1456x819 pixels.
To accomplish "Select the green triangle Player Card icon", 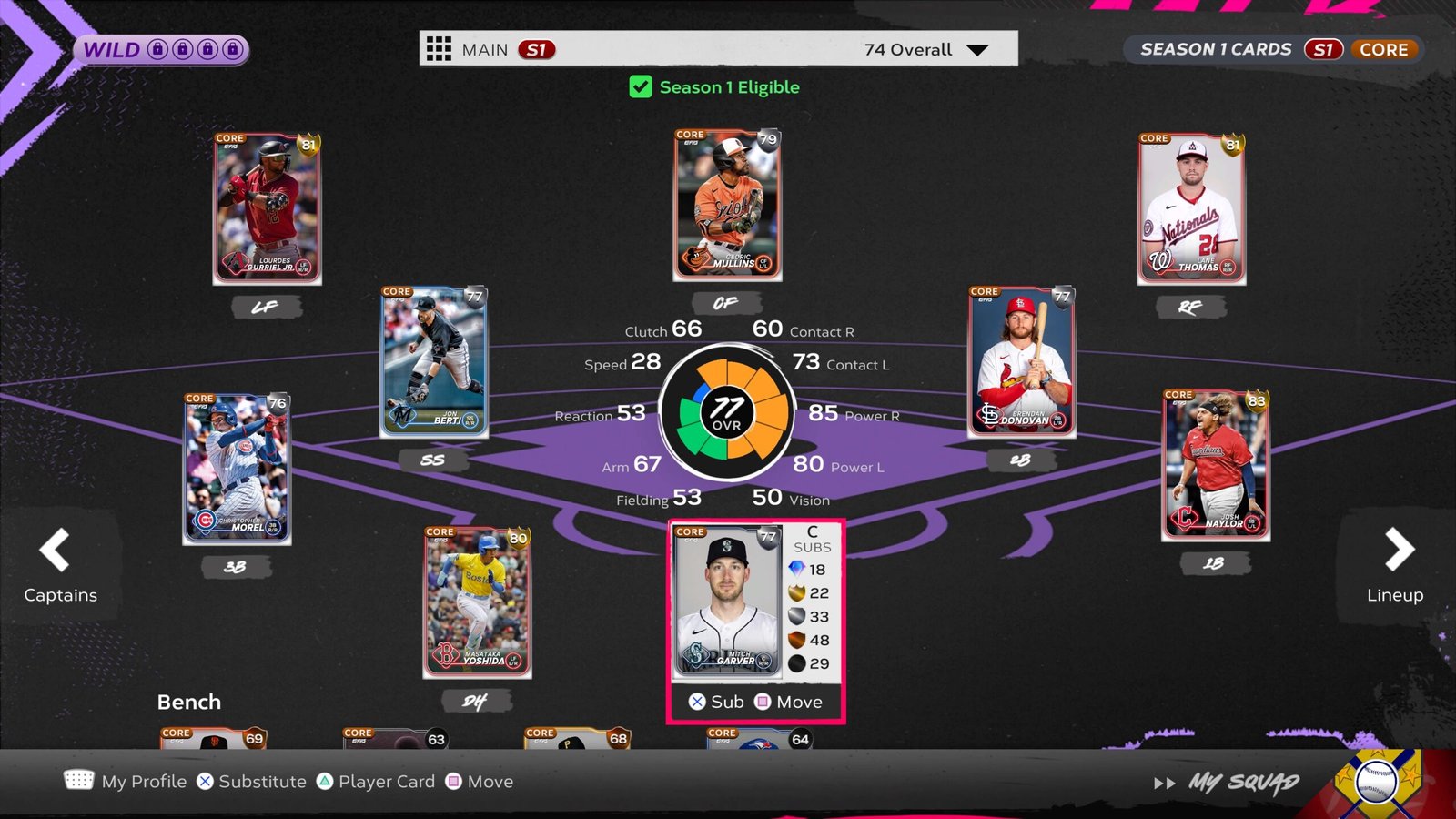I will coord(324,782).
